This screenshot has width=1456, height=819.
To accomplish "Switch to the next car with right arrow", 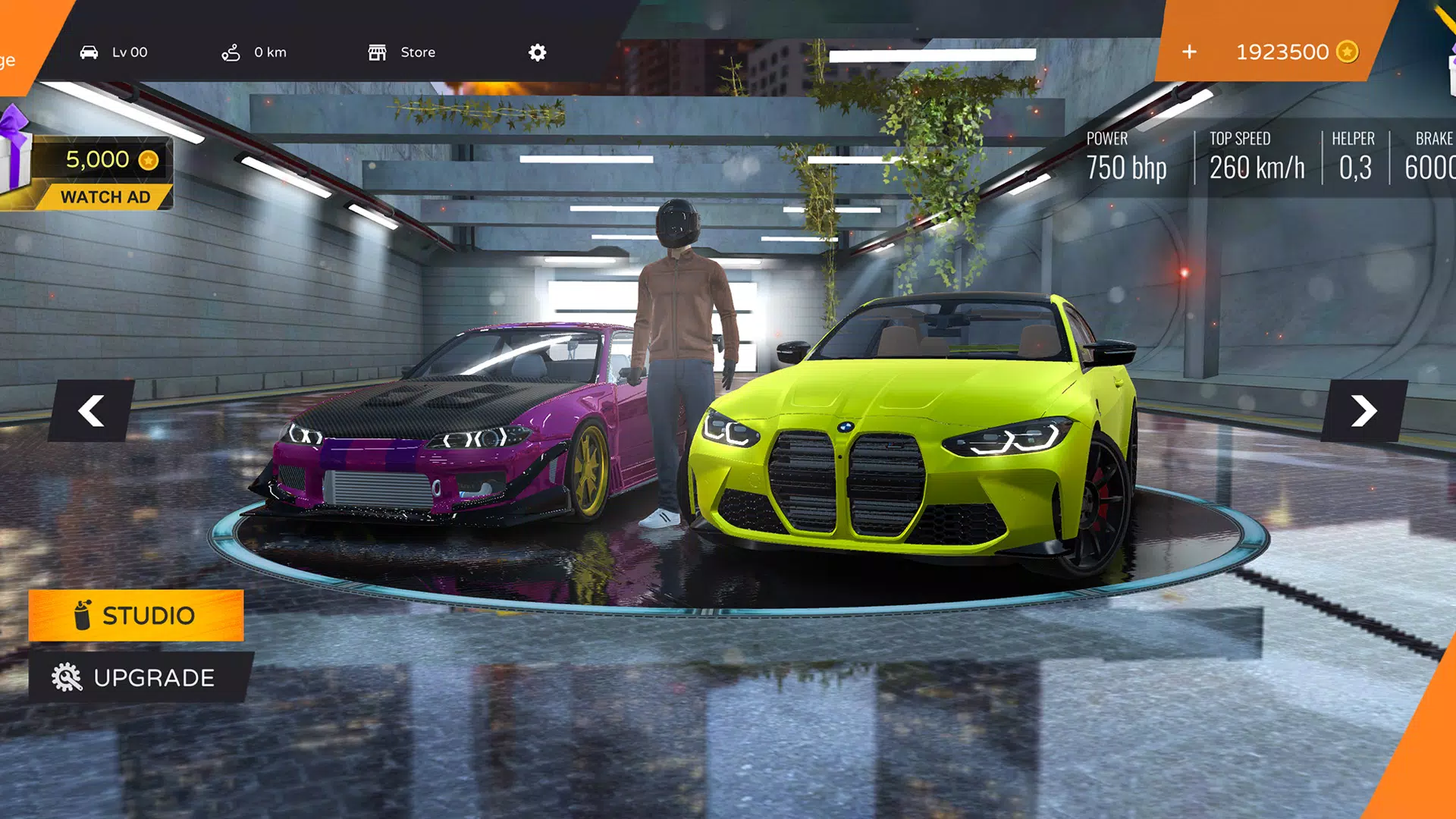I will click(x=1365, y=410).
